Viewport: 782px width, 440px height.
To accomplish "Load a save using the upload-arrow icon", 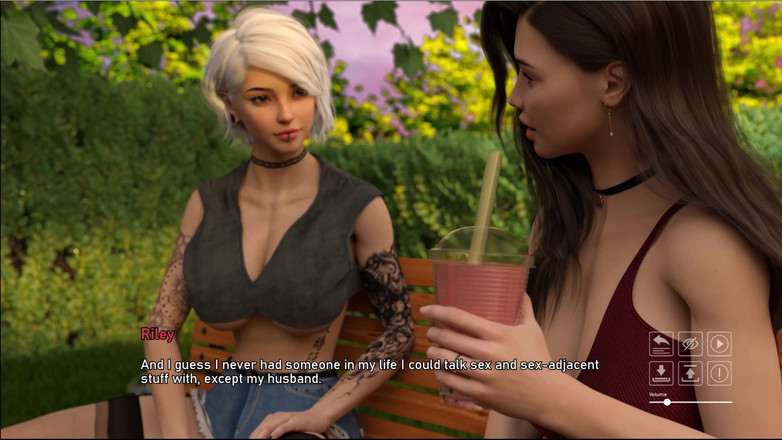I will (x=690, y=373).
